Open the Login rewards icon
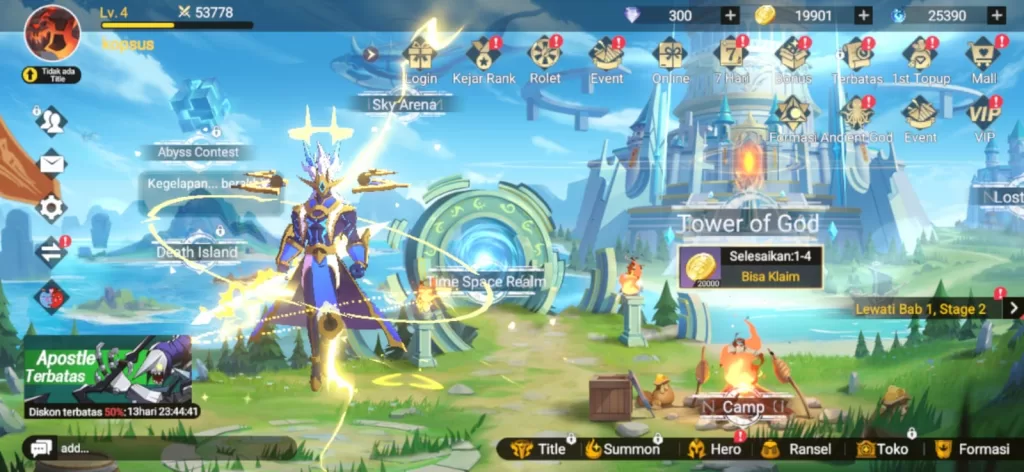The height and width of the screenshot is (472, 1024). tap(420, 58)
